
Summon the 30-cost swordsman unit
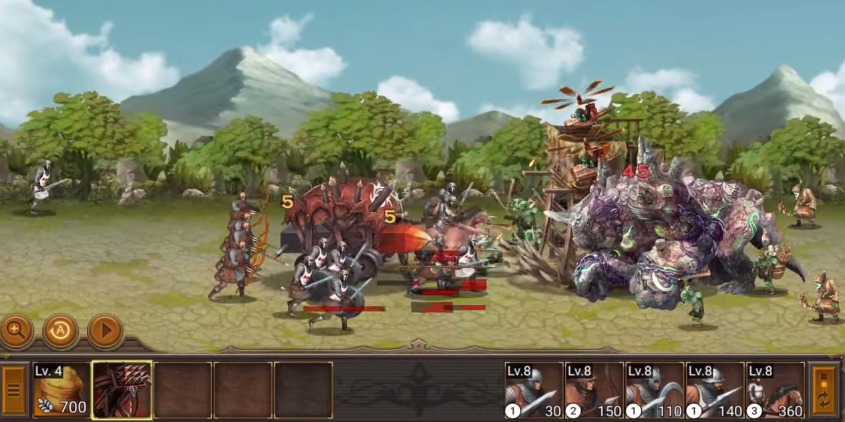(534, 390)
